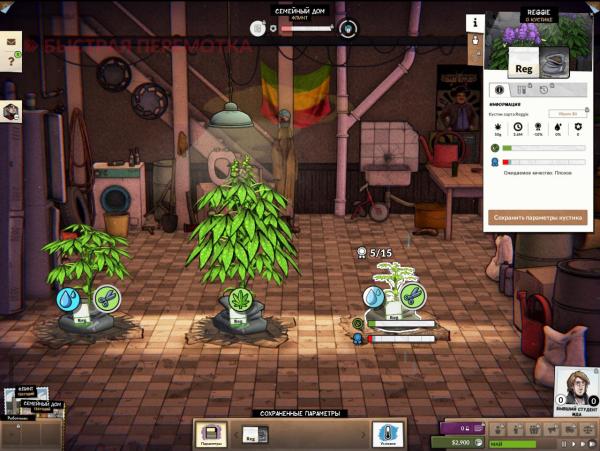
Task: Switch to the history clock tab
Action: click(545, 90)
